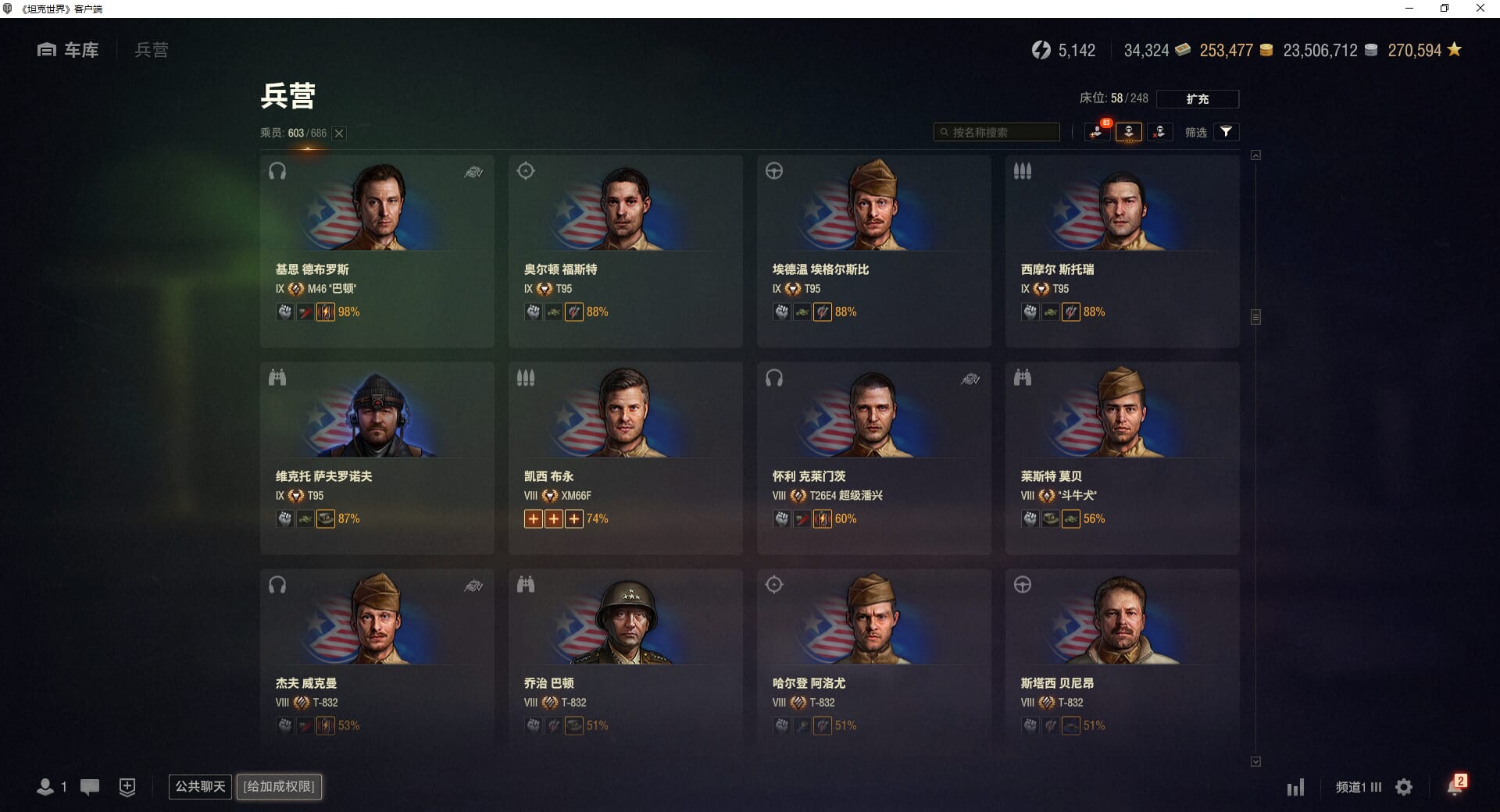Screen dimensions: 1500x812
Task: Toggle the recruits button with red badge
Action: [1098, 132]
